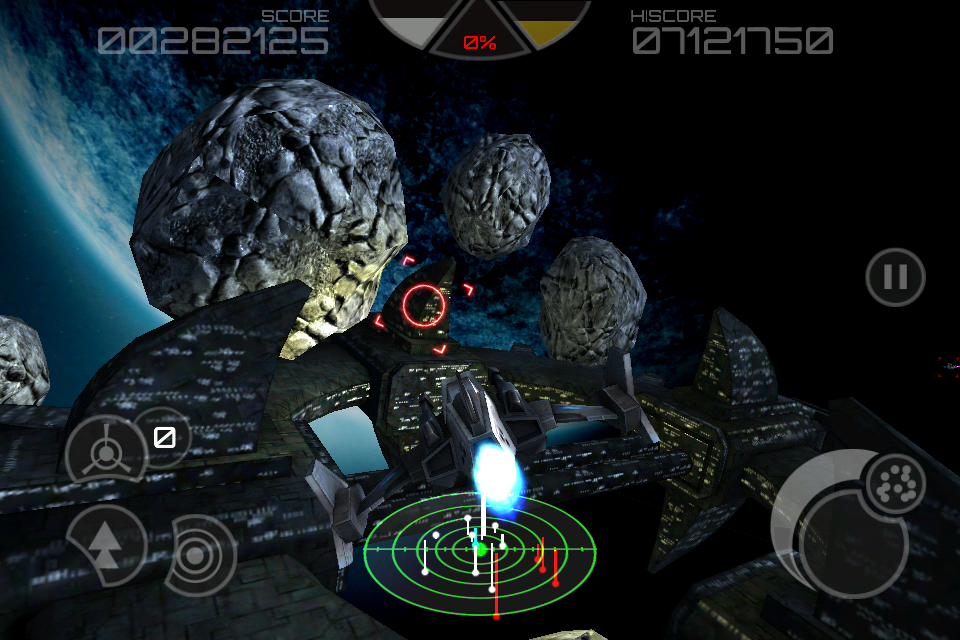This screenshot has height=640, width=960.
Task: Tap the green circular radar display
Action: pos(480,549)
